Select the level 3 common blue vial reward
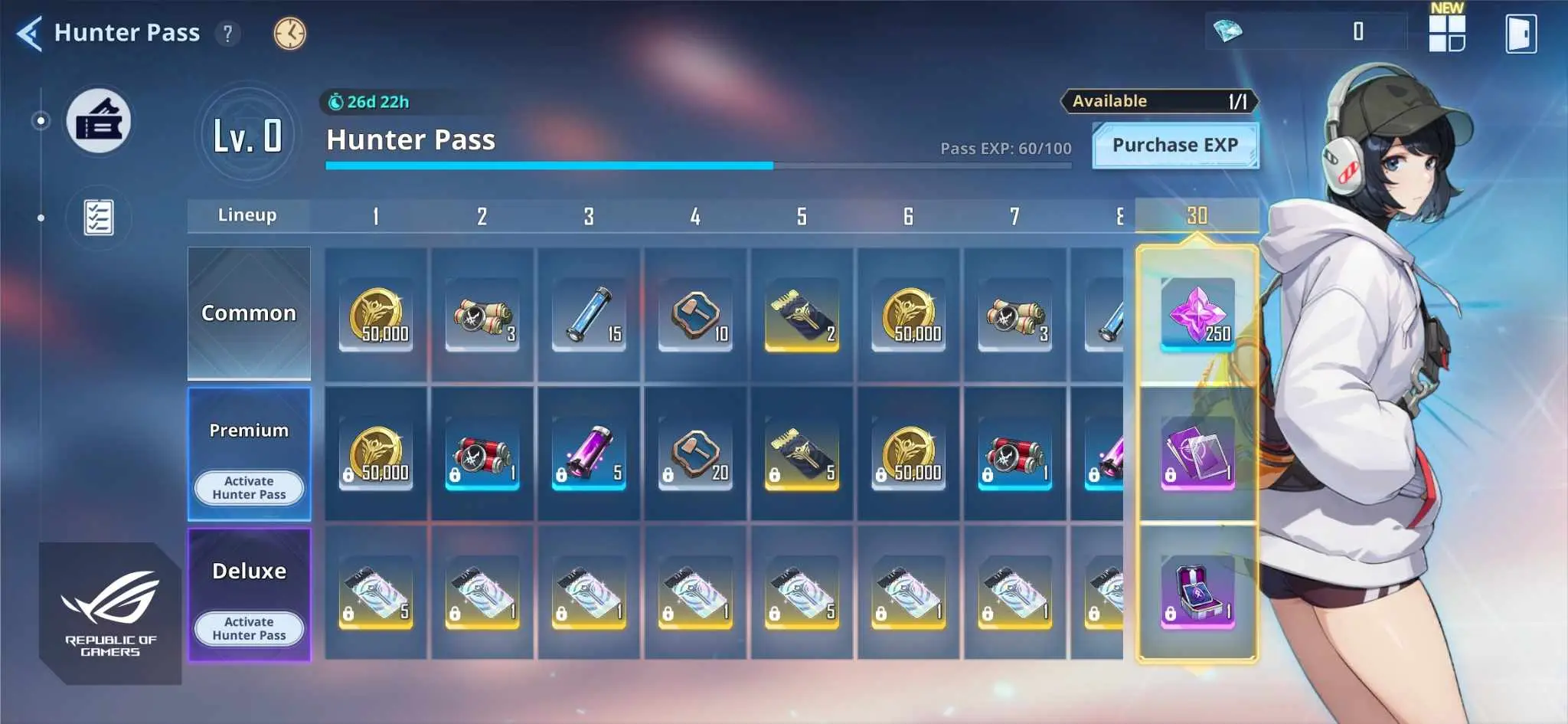The image size is (1568, 724). [x=589, y=315]
